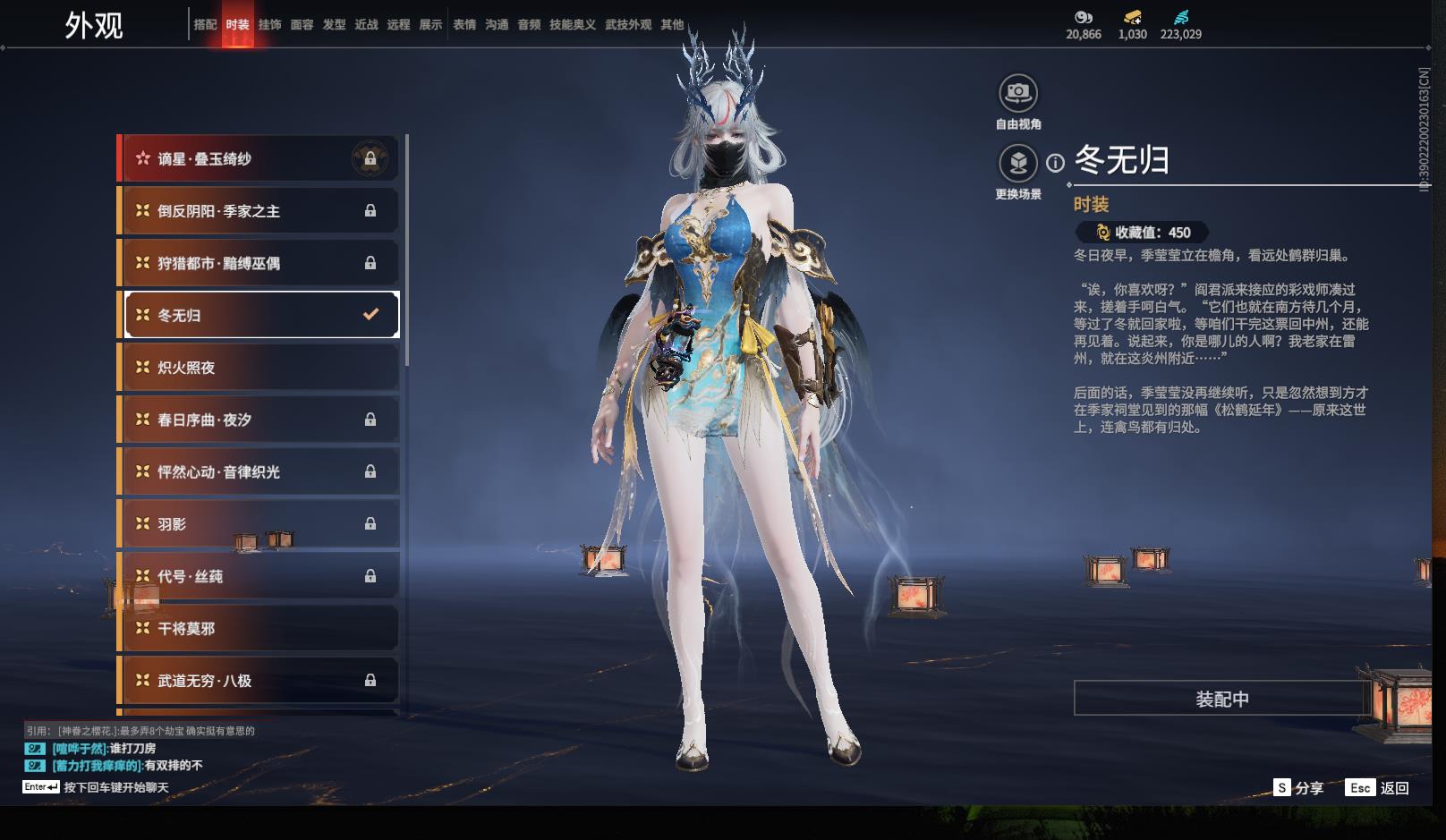Select the 狩猎都市·黯缚巫偶 outfit

point(259,263)
